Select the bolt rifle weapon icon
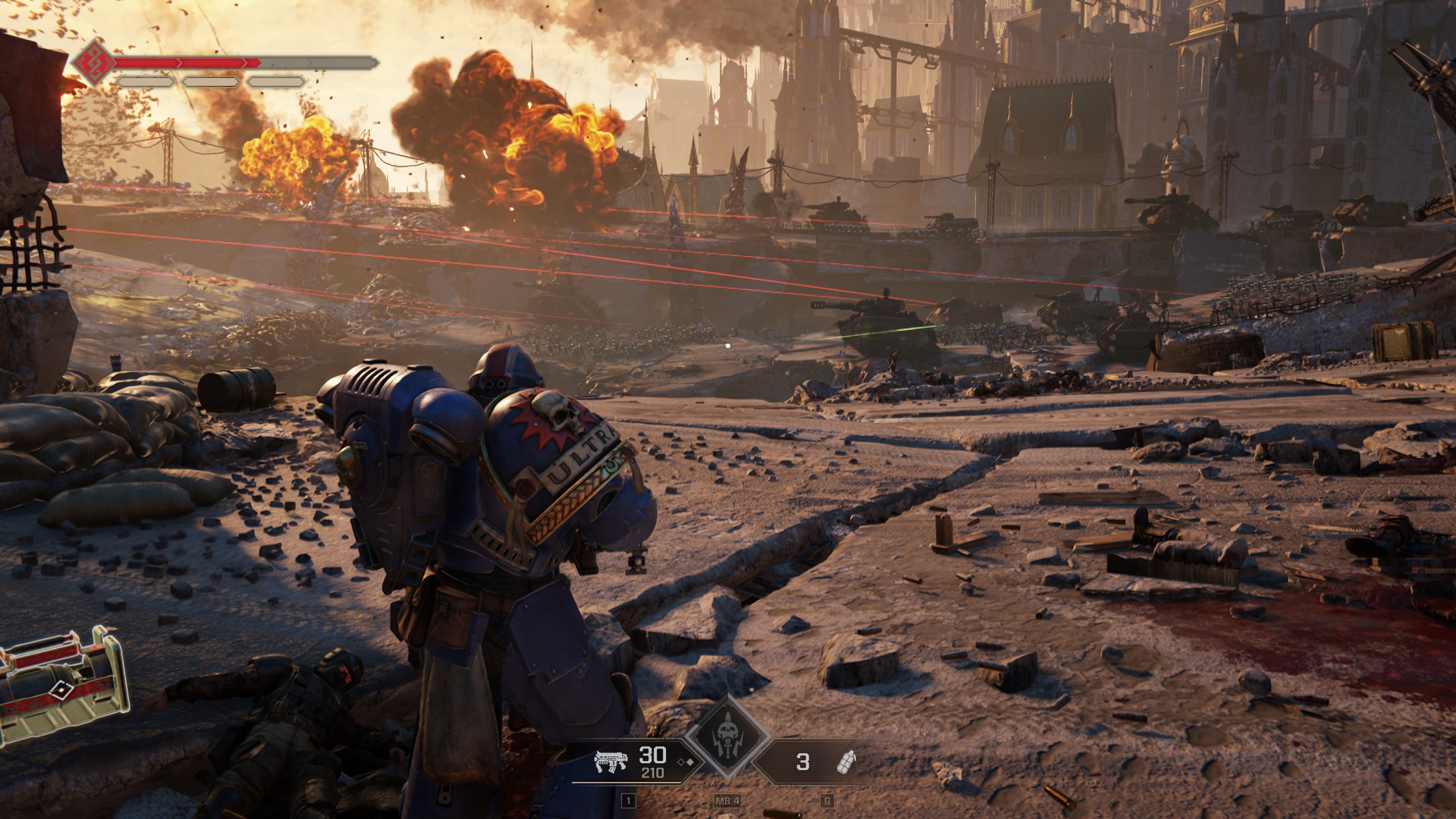 click(610, 762)
